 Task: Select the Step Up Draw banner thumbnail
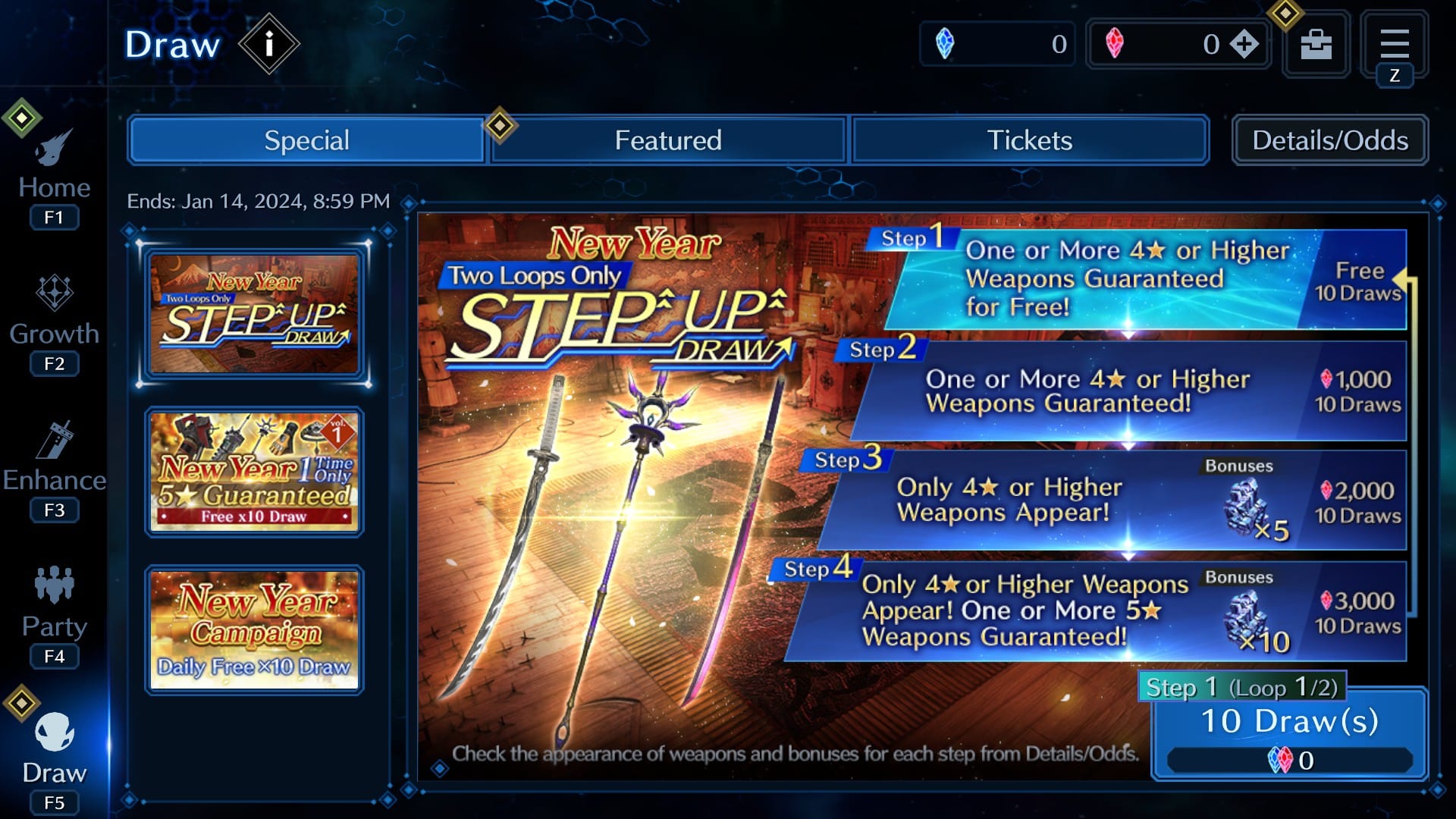pyautogui.click(x=254, y=315)
